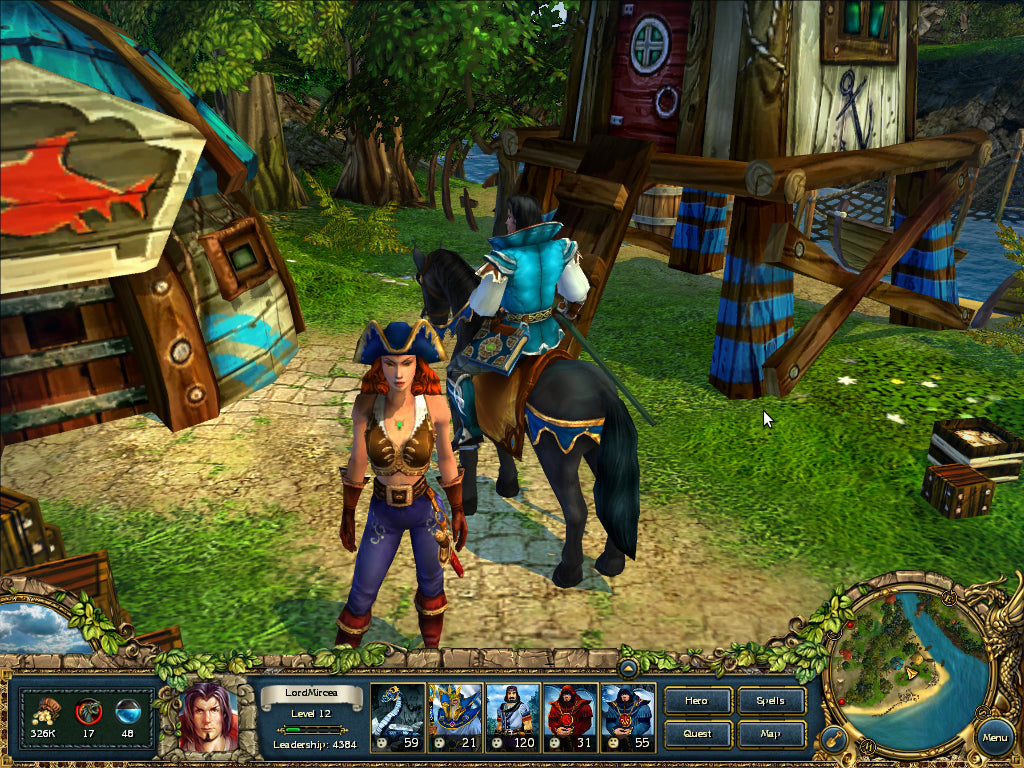Open the Map view
1024x768 pixels.
pos(771,734)
